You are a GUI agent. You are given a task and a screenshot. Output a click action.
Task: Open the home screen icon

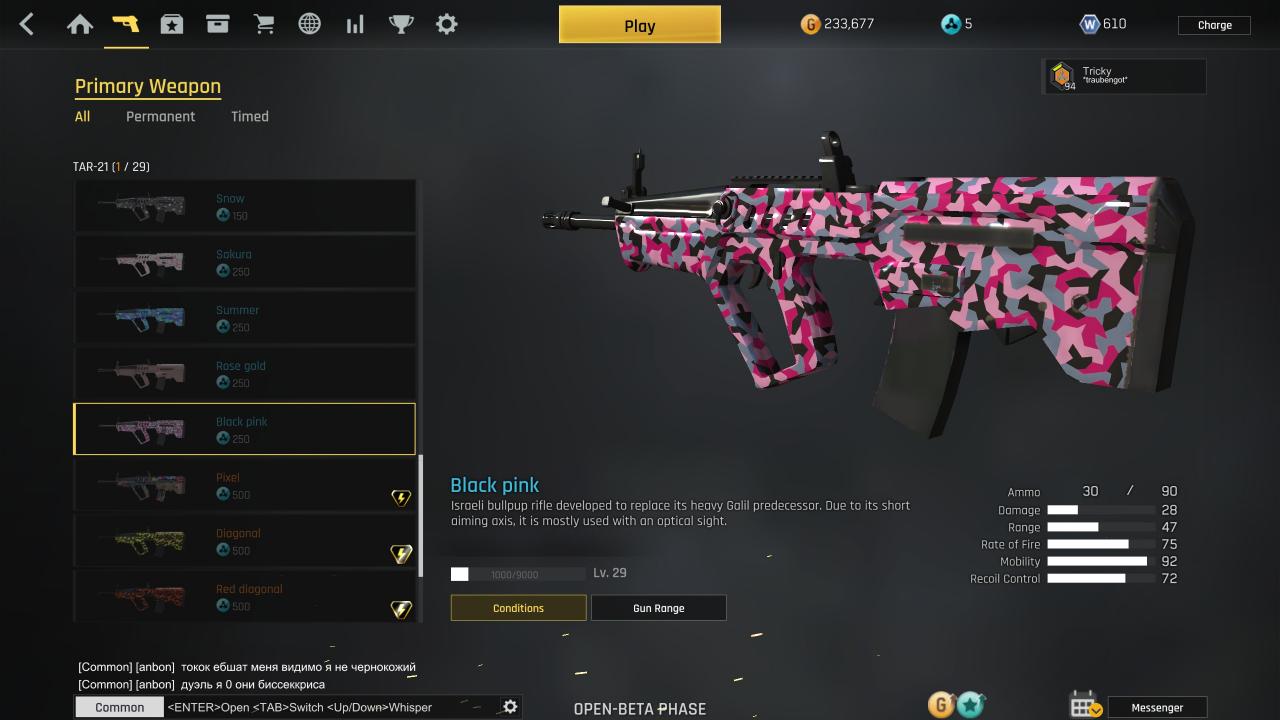tap(80, 24)
